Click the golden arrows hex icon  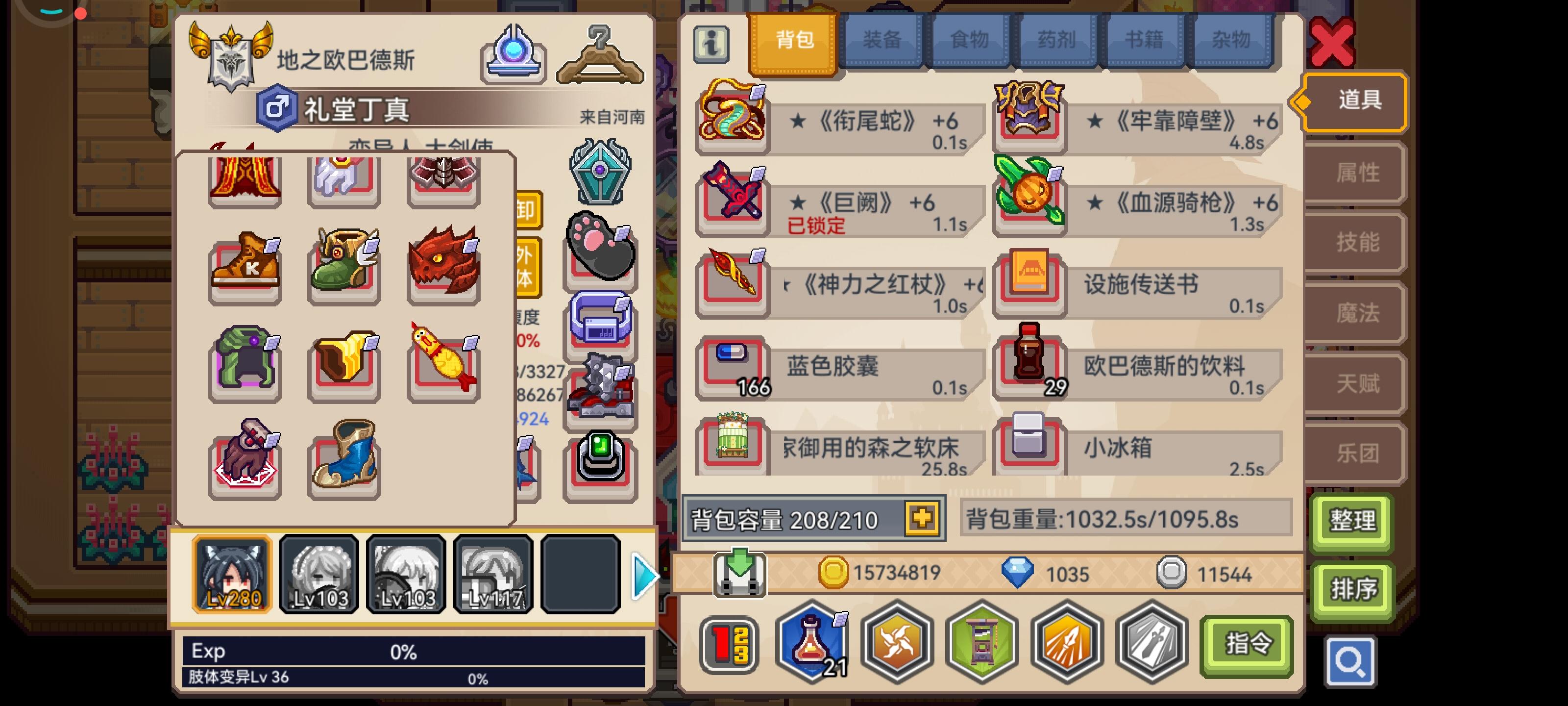pyautogui.click(x=1067, y=643)
